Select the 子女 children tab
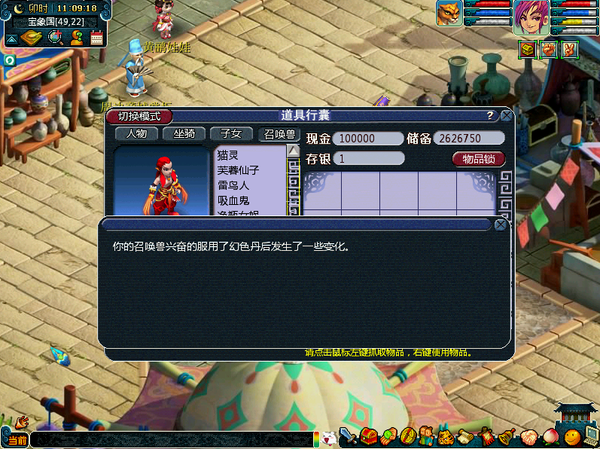 tap(232, 134)
